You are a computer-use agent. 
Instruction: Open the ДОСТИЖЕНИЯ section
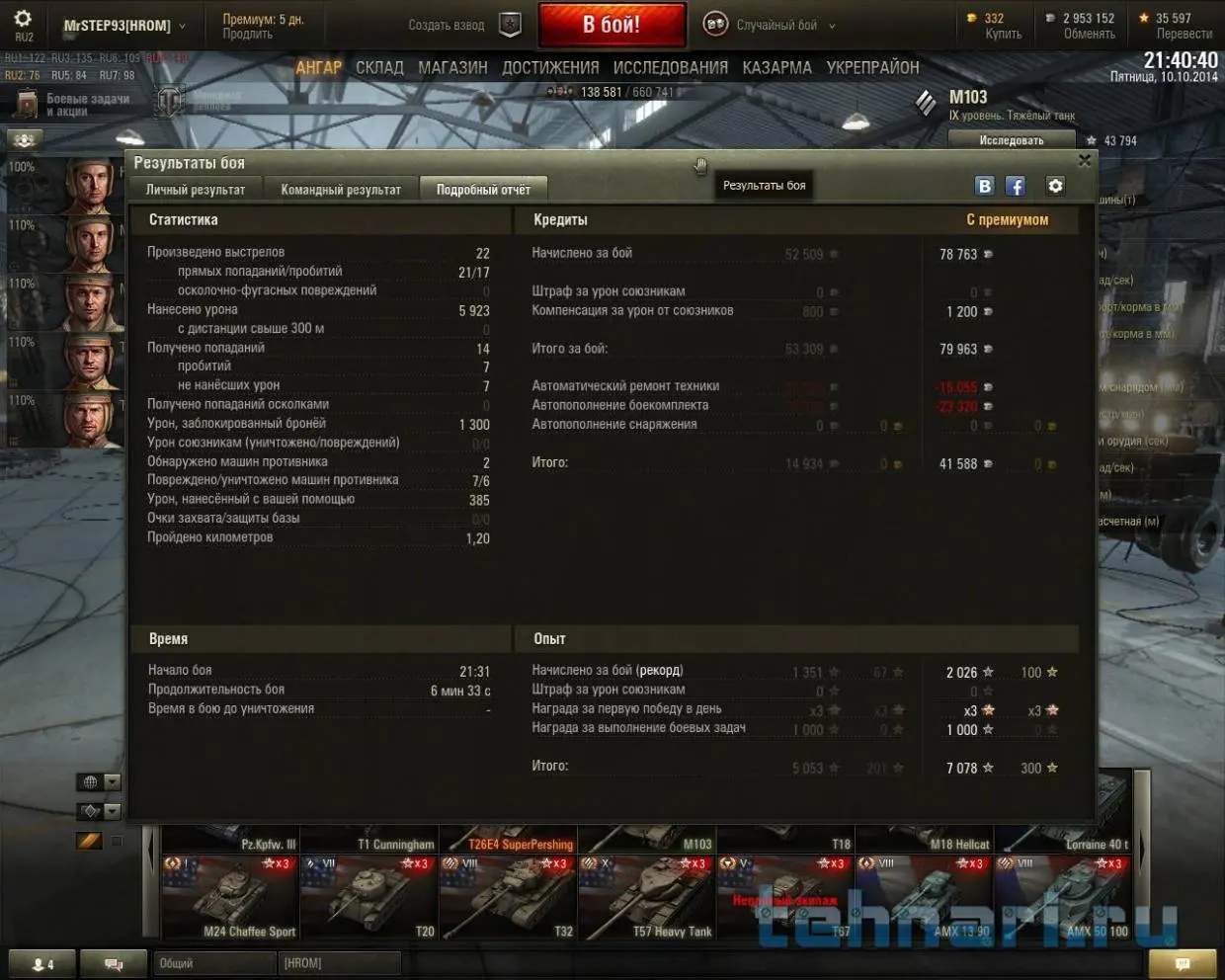(x=550, y=68)
